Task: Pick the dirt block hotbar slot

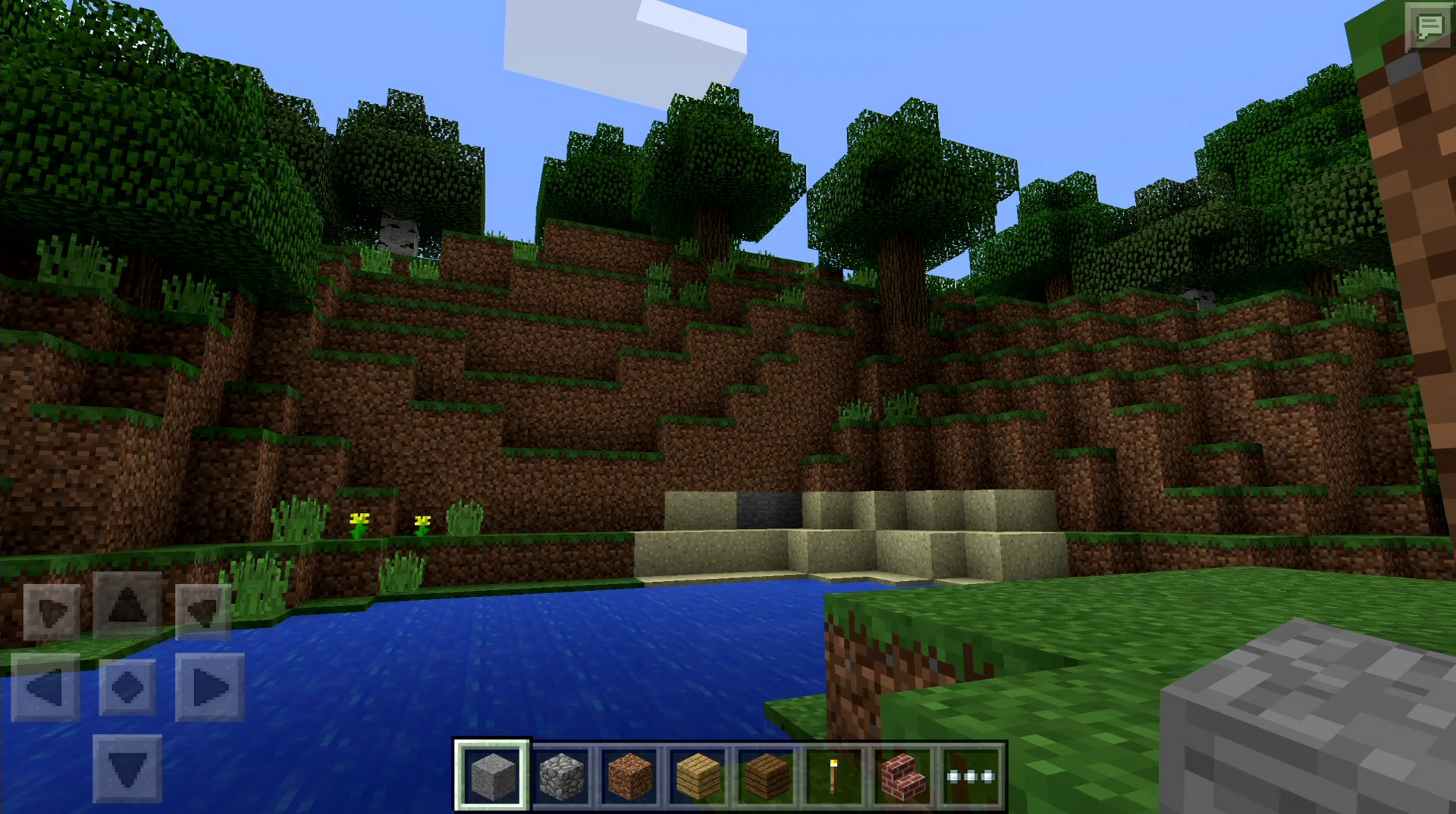Action: 629,776
